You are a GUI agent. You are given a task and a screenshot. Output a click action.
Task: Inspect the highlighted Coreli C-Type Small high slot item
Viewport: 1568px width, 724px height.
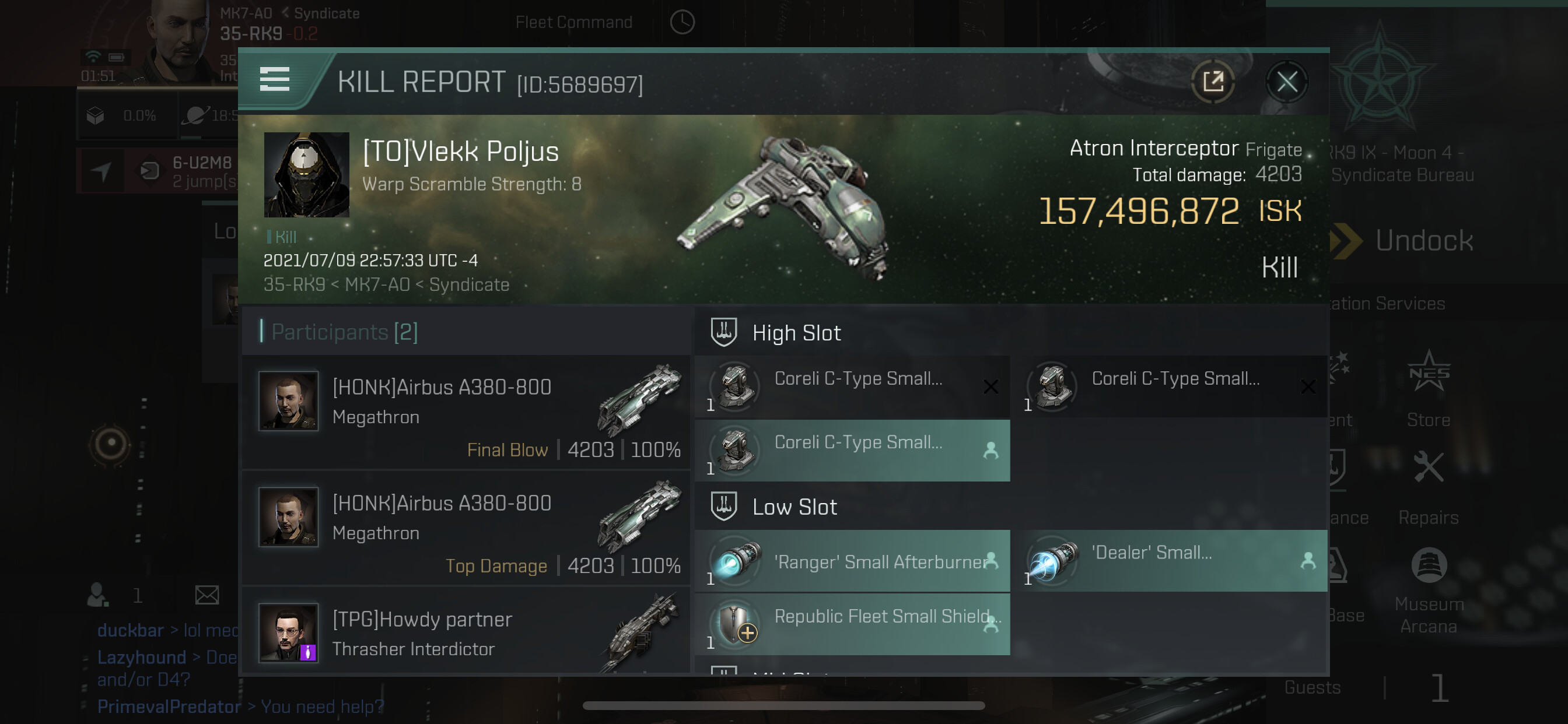[x=852, y=450]
